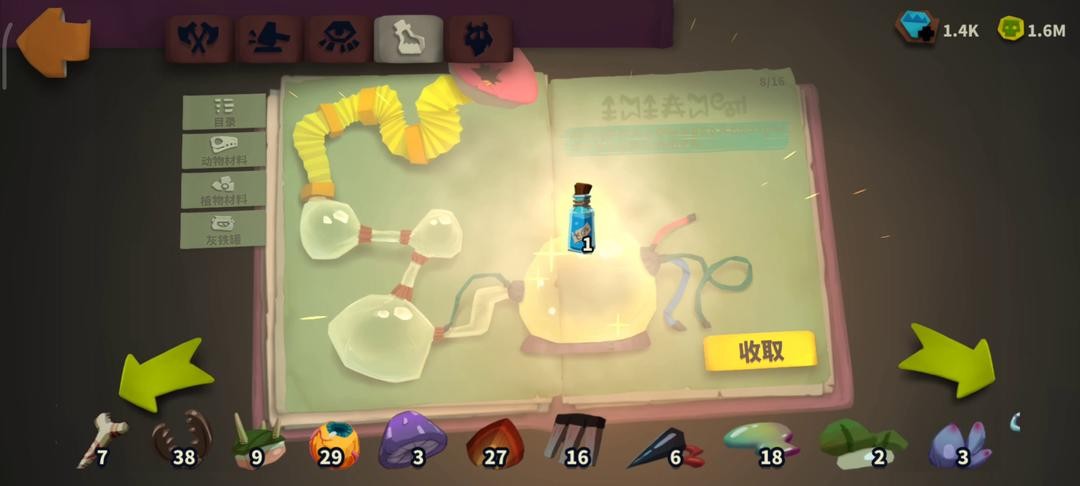Open the 灰铁锡 bookmark
This screenshot has width=1080, height=486.
tap(224, 230)
